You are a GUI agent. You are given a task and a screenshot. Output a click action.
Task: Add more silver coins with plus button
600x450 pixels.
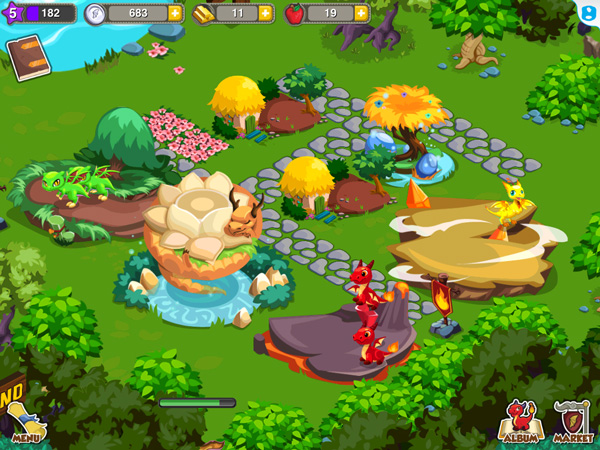175,13
